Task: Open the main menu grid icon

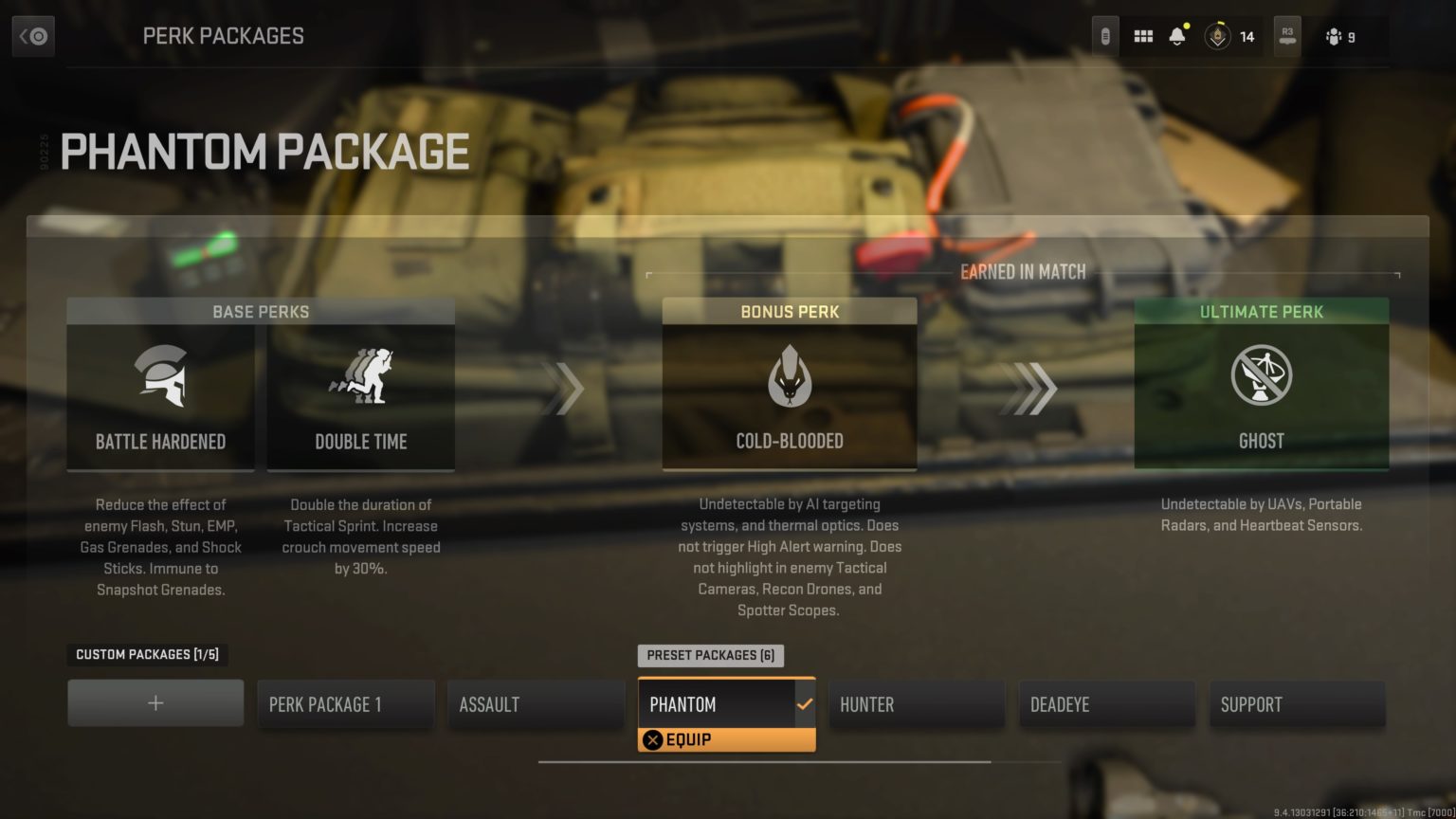Action: [x=1143, y=35]
